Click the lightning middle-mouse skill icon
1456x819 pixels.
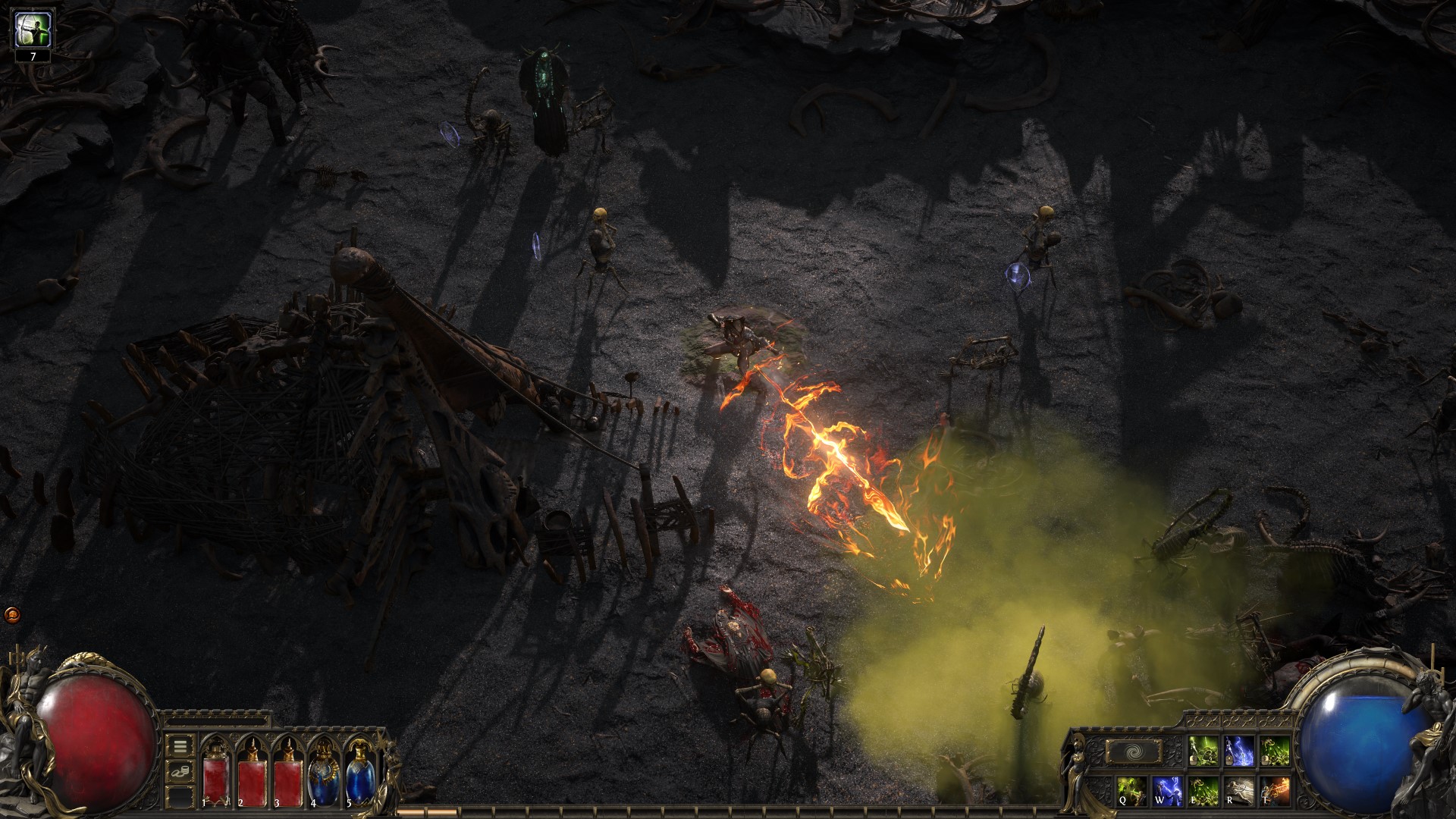[1238, 752]
